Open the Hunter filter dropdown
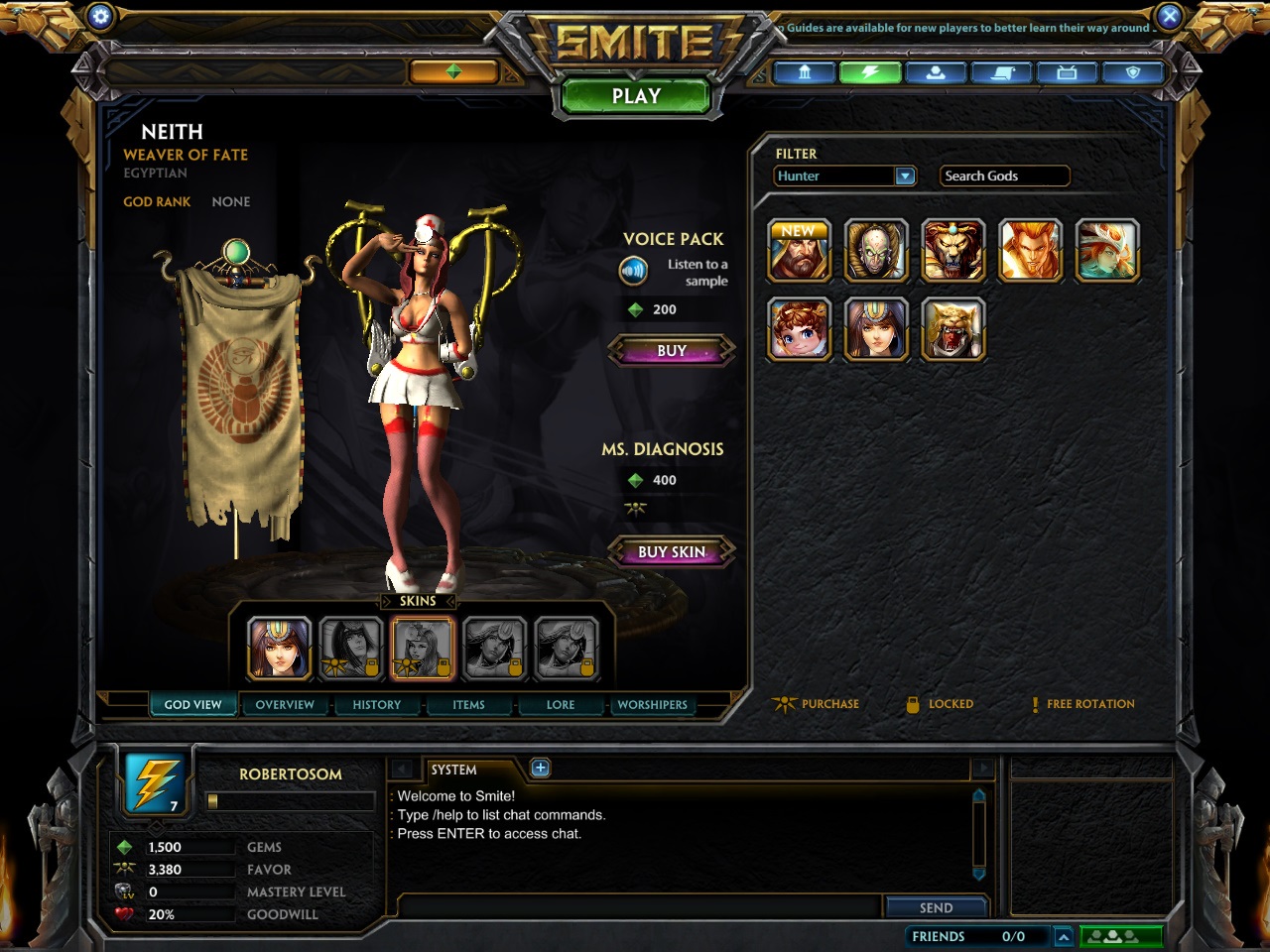 tap(905, 176)
